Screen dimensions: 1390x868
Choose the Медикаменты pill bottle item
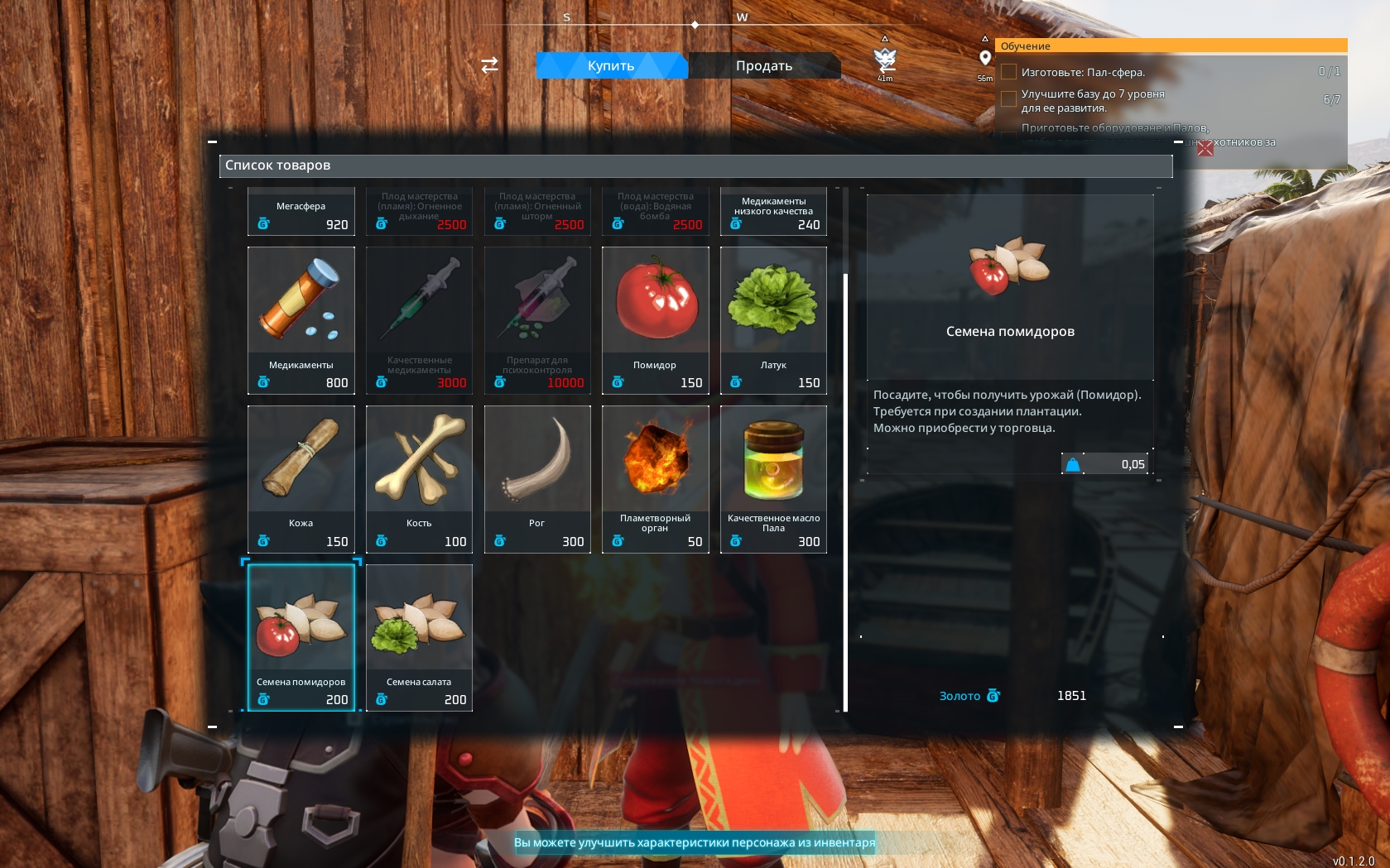[x=301, y=319]
